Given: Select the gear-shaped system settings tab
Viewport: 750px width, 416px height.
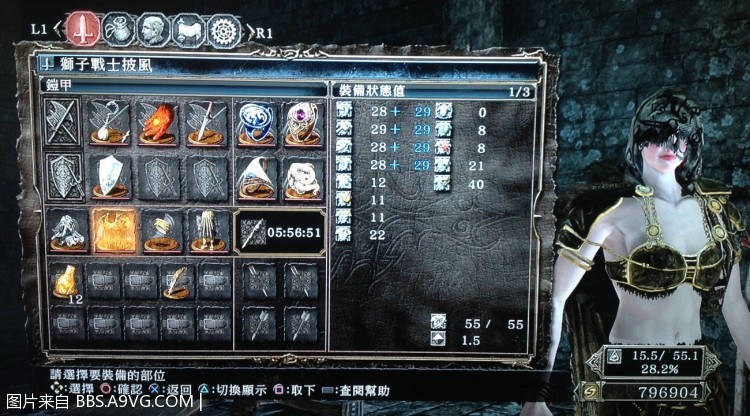Looking at the screenshot, I should click(225, 28).
